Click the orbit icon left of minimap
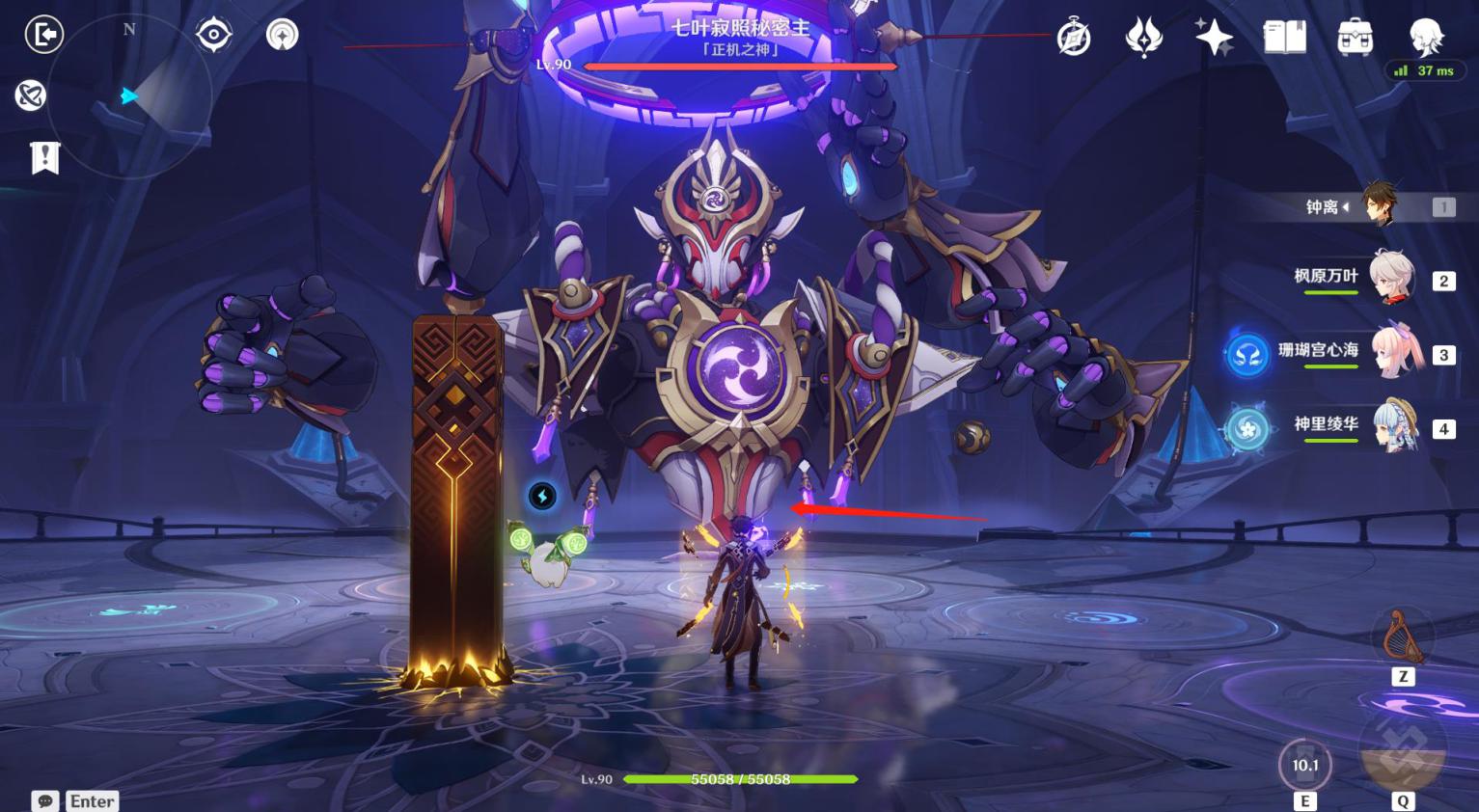The height and width of the screenshot is (812, 1479). pos(30,95)
